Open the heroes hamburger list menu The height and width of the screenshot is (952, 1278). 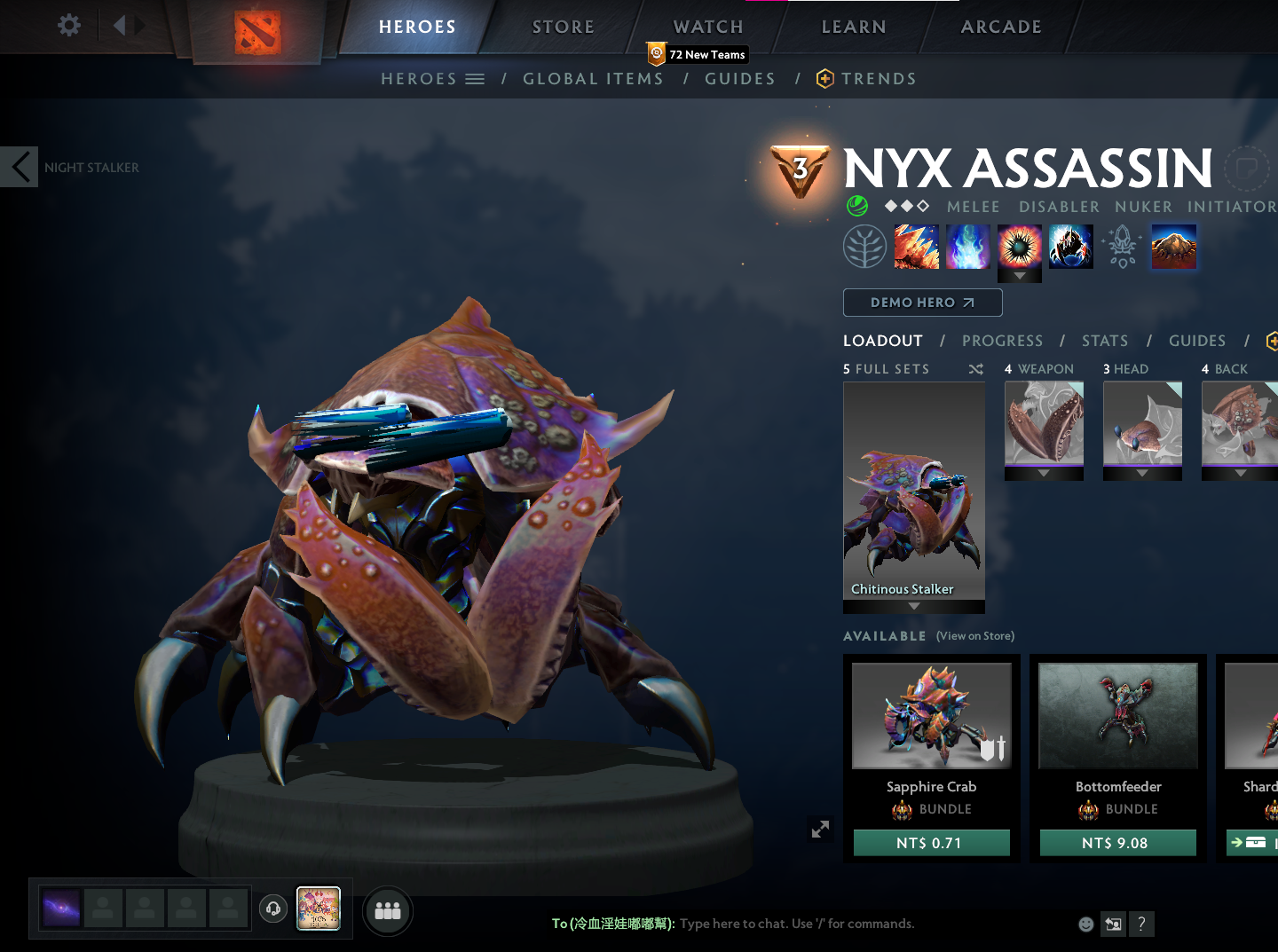pyautogui.click(x=476, y=78)
